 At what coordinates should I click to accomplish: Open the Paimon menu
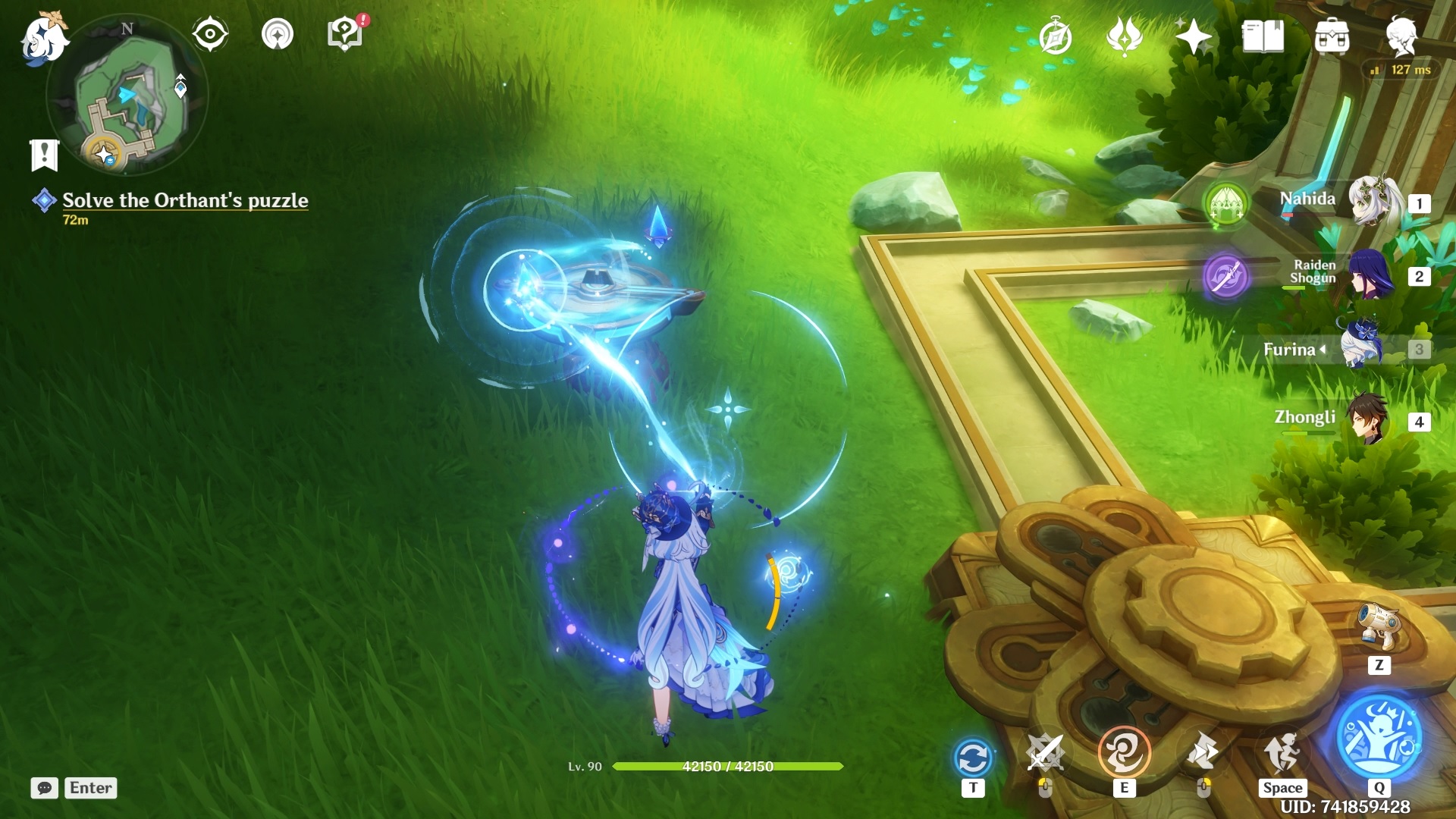(x=44, y=38)
